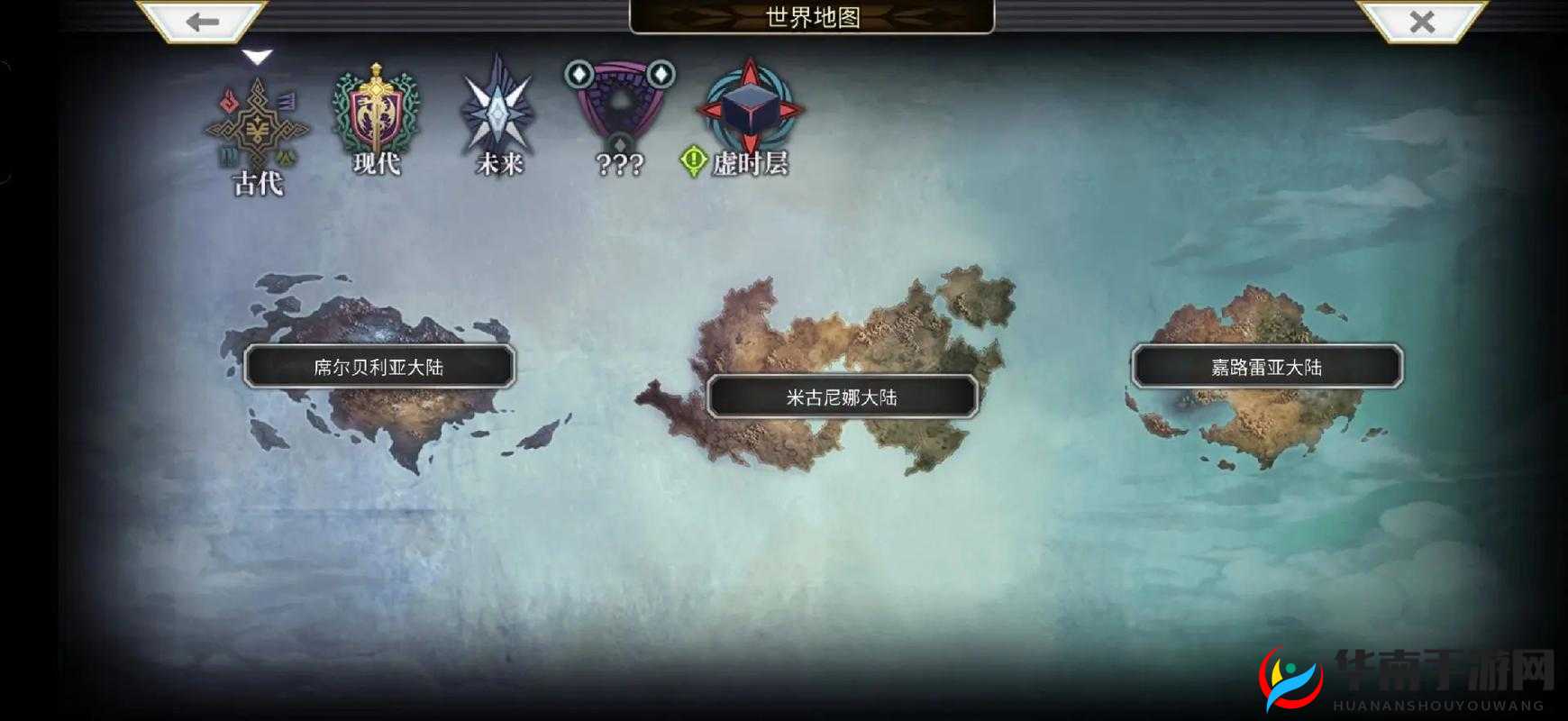Click the white triangle marker above 古代
Image resolution: width=1568 pixels, height=721 pixels.
(x=257, y=56)
